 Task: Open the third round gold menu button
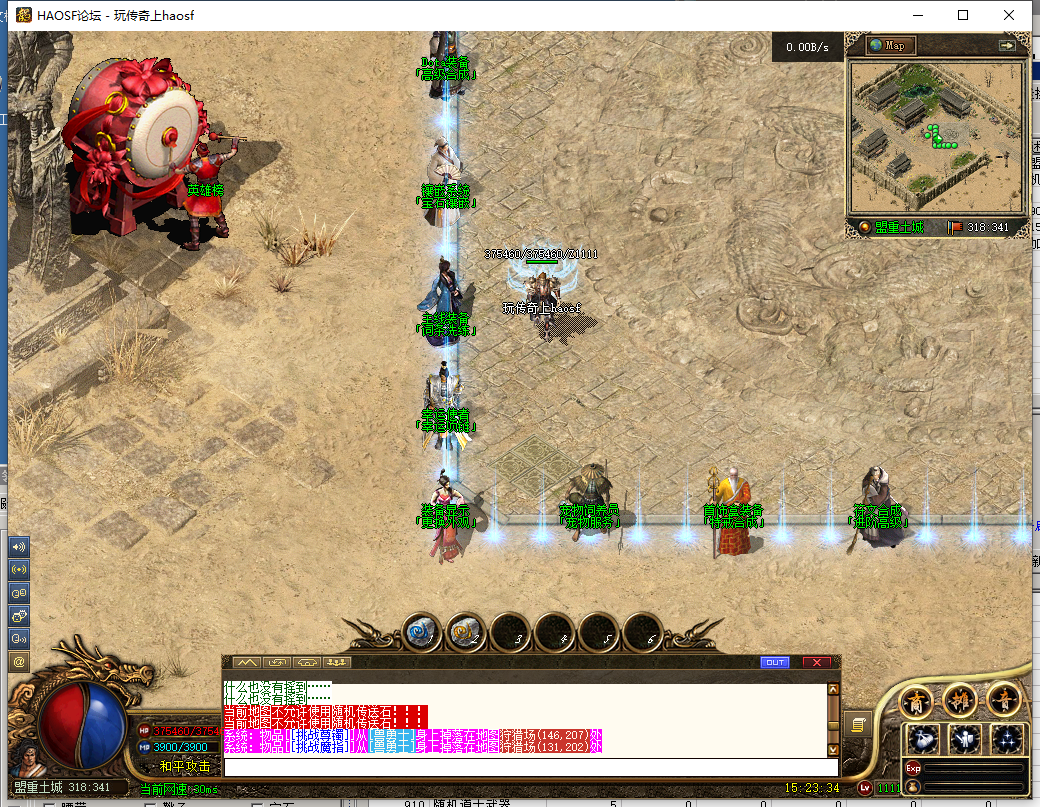coord(1003,701)
